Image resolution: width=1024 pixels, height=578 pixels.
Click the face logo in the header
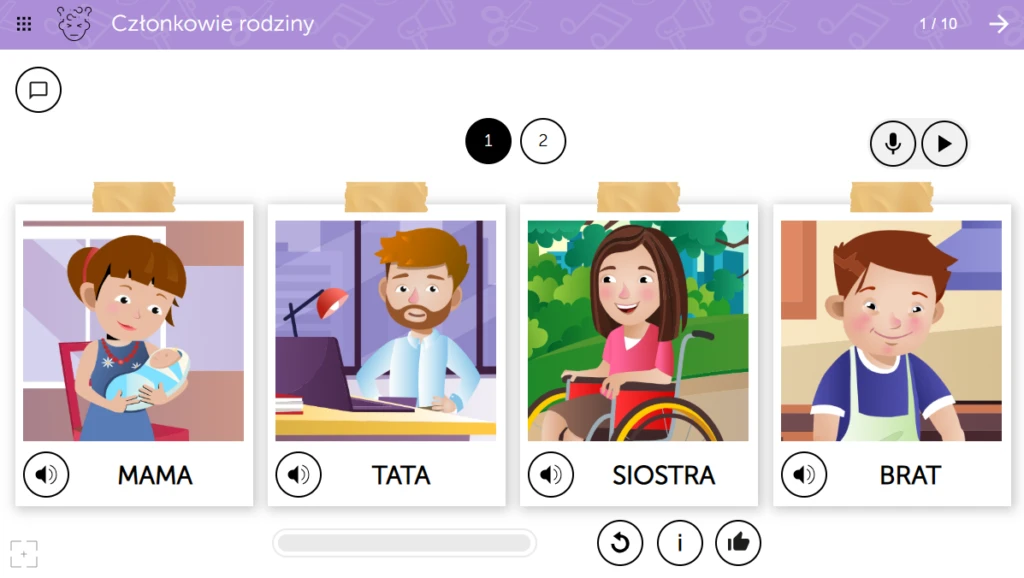tap(74, 24)
